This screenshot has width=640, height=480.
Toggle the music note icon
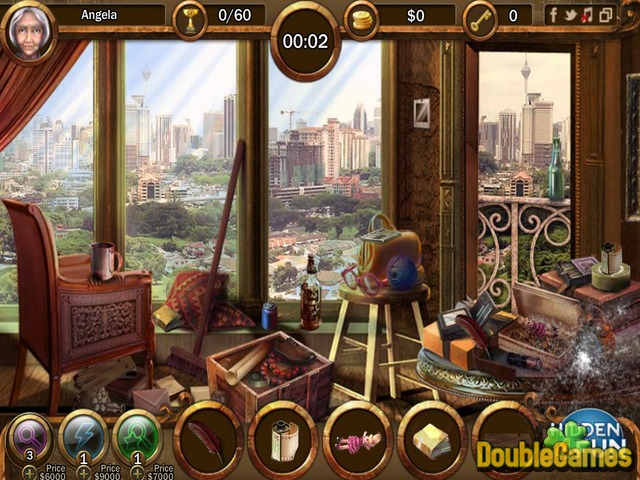(588, 15)
